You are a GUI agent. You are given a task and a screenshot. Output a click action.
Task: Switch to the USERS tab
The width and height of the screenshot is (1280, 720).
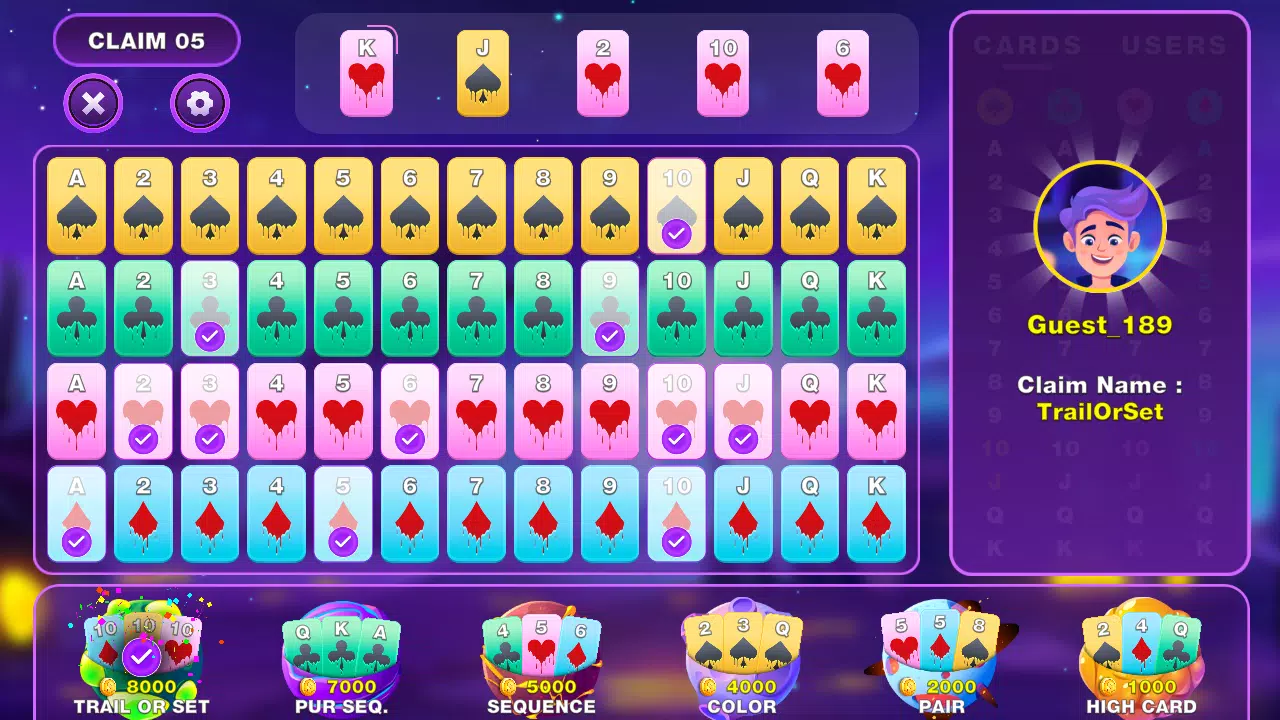1172,44
